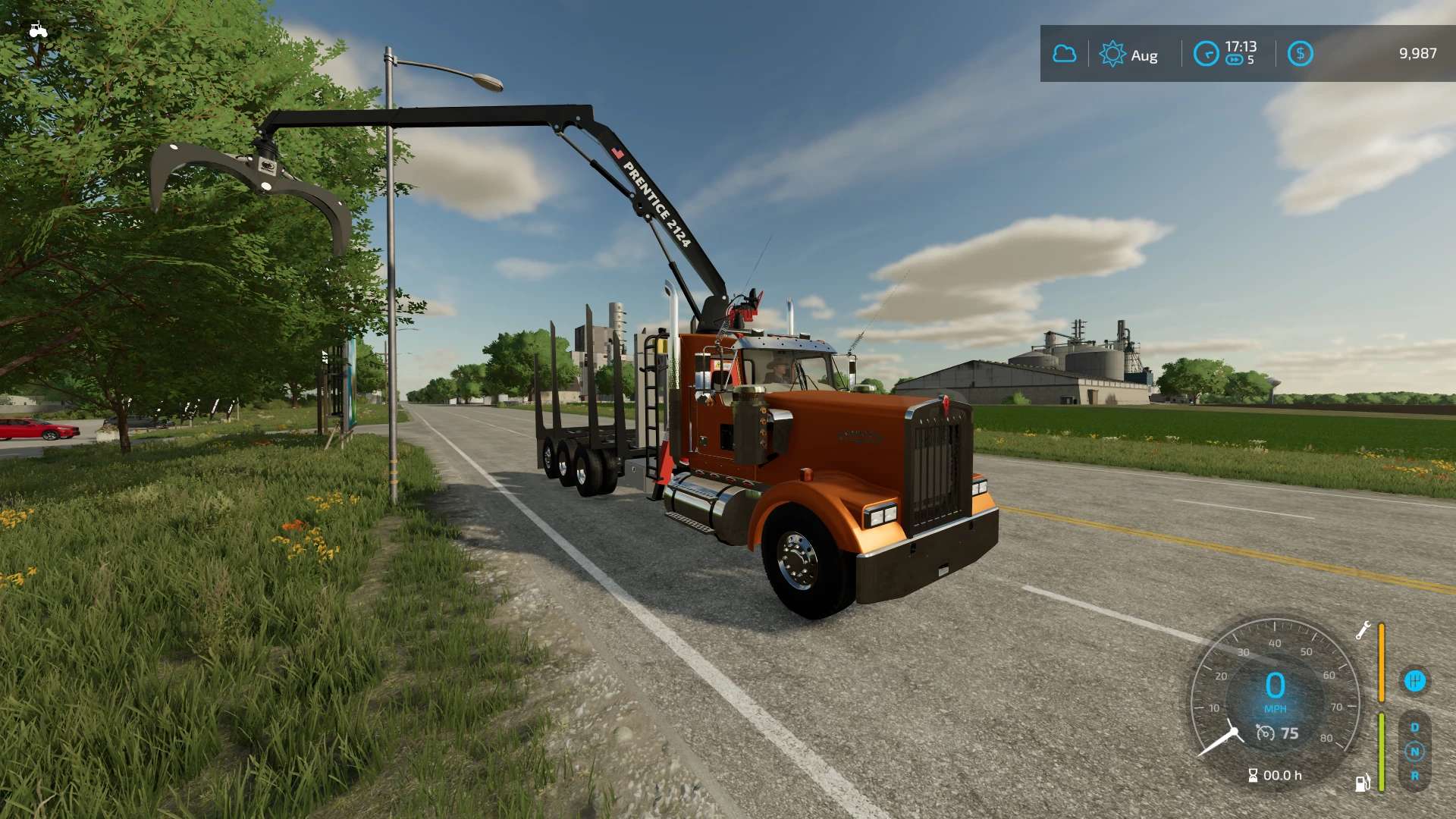Click the sun season icon beside Aug

tap(1112, 54)
